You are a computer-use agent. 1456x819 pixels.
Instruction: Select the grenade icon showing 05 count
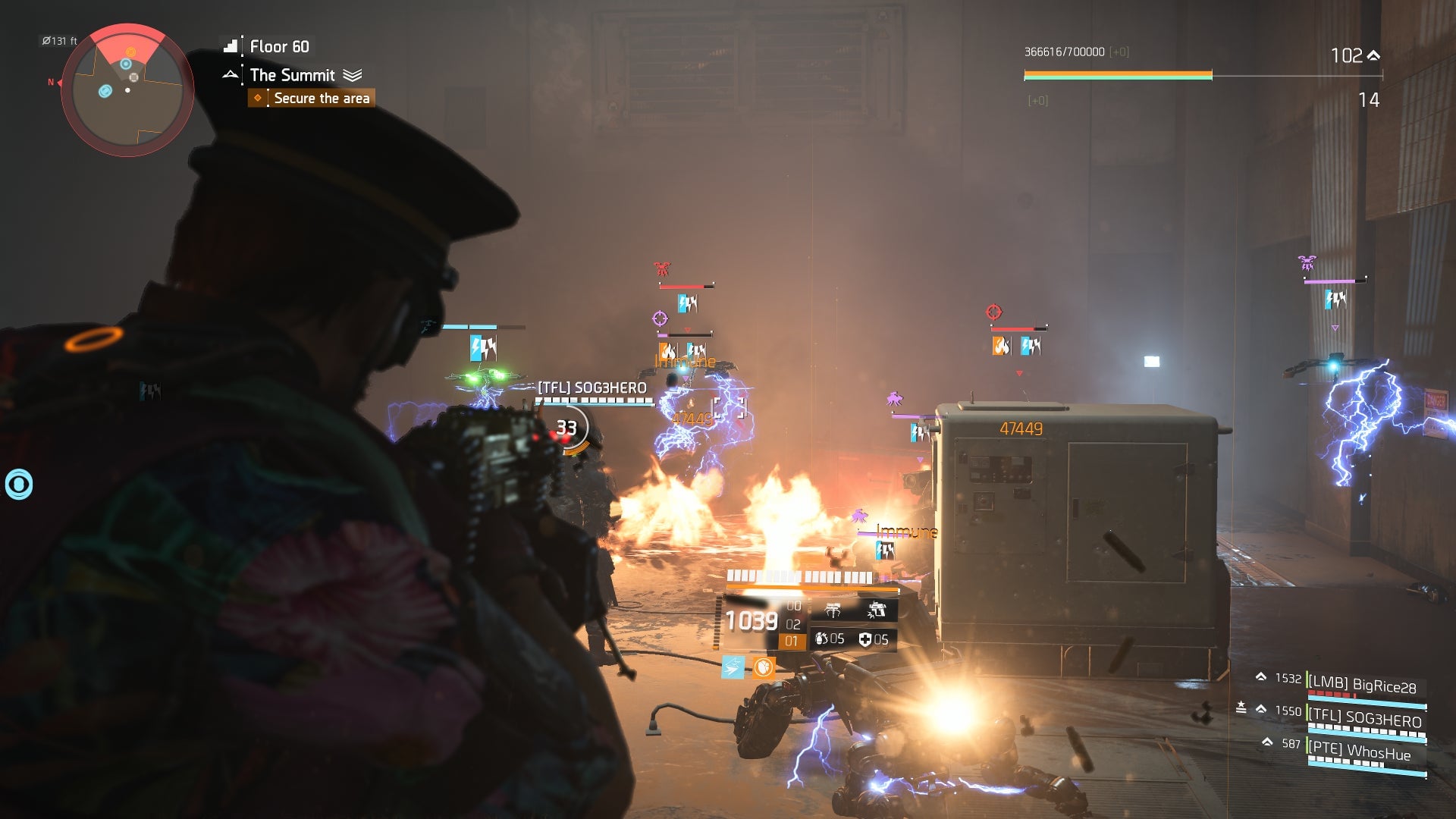822,639
